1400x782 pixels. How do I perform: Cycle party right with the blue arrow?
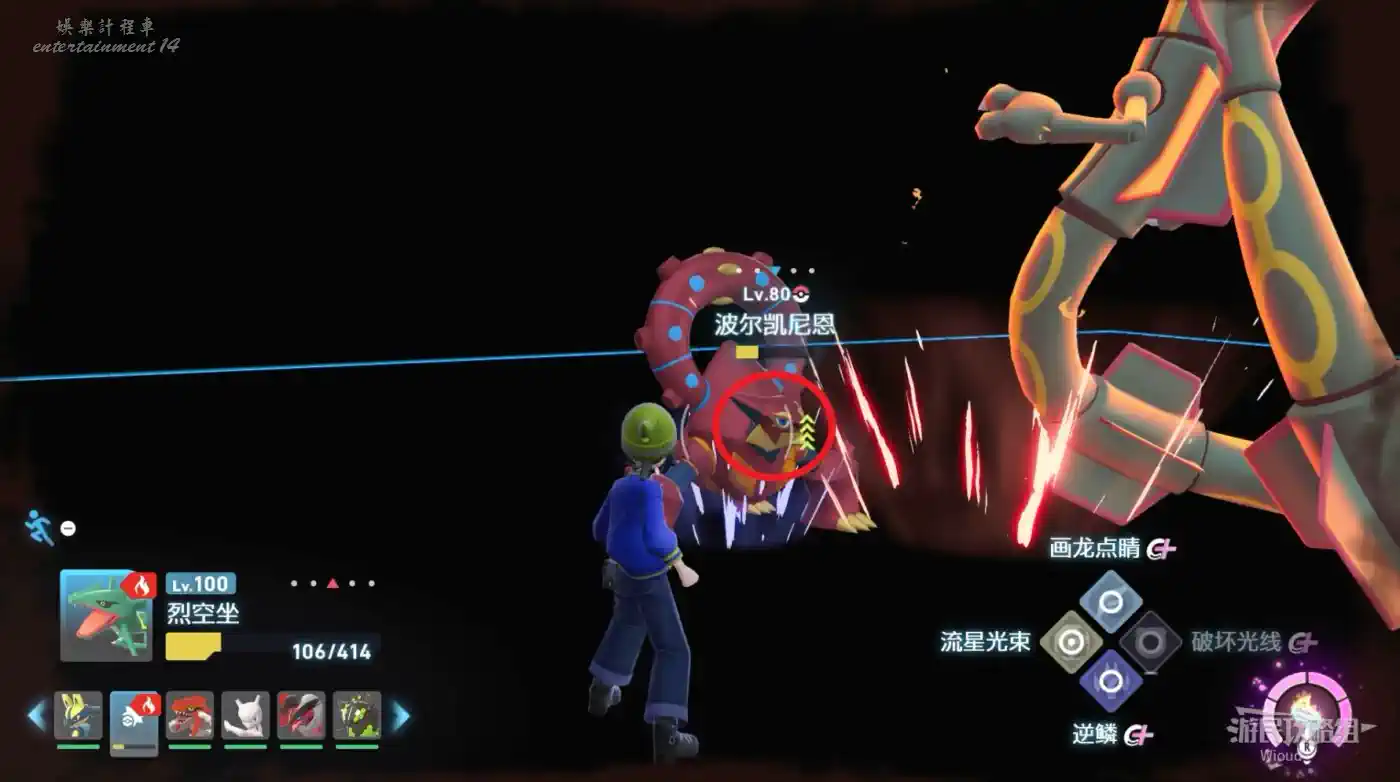click(x=400, y=715)
